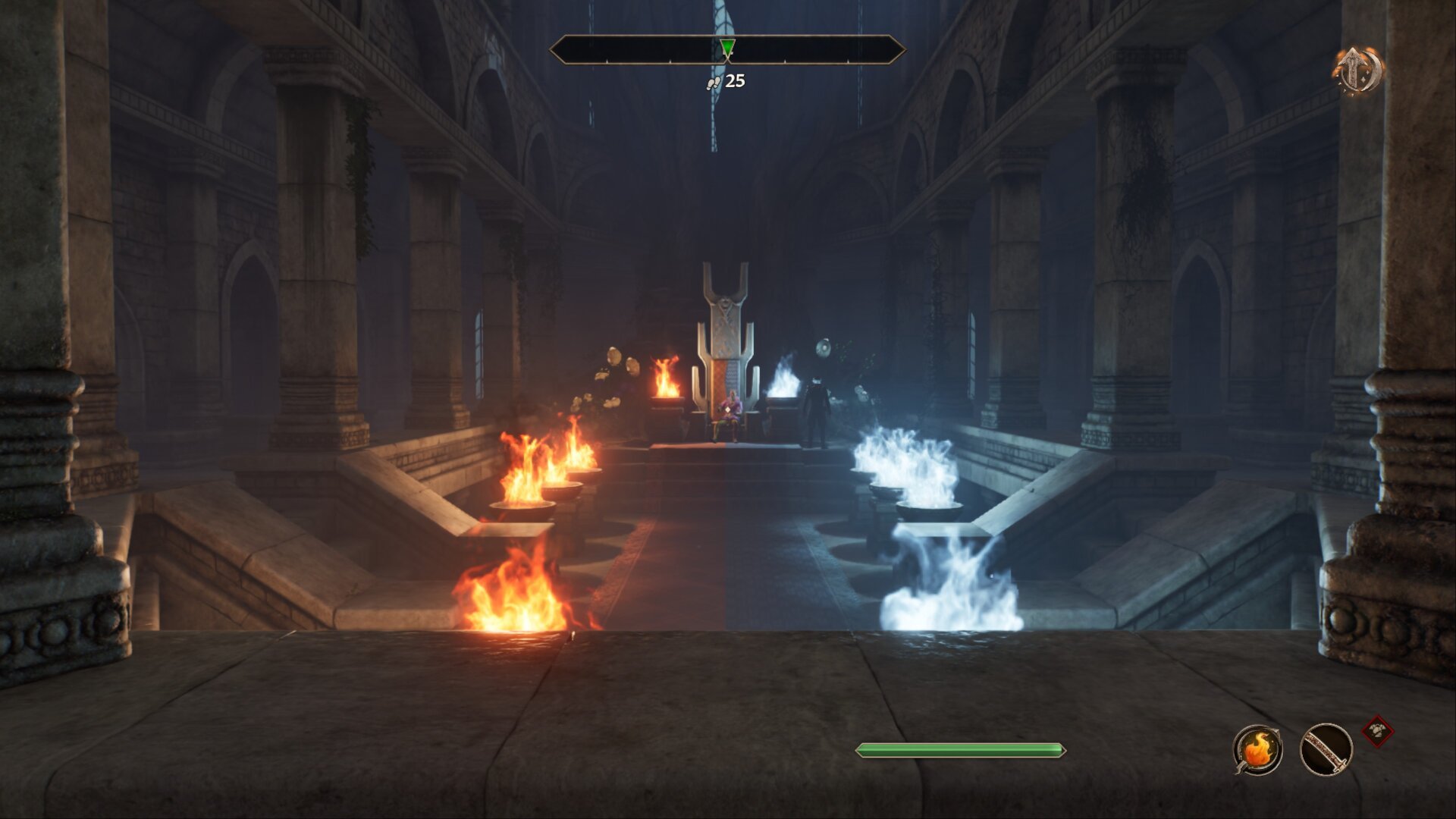Click the red diamond armor status icon
The height and width of the screenshot is (819, 1456).
(x=1377, y=732)
